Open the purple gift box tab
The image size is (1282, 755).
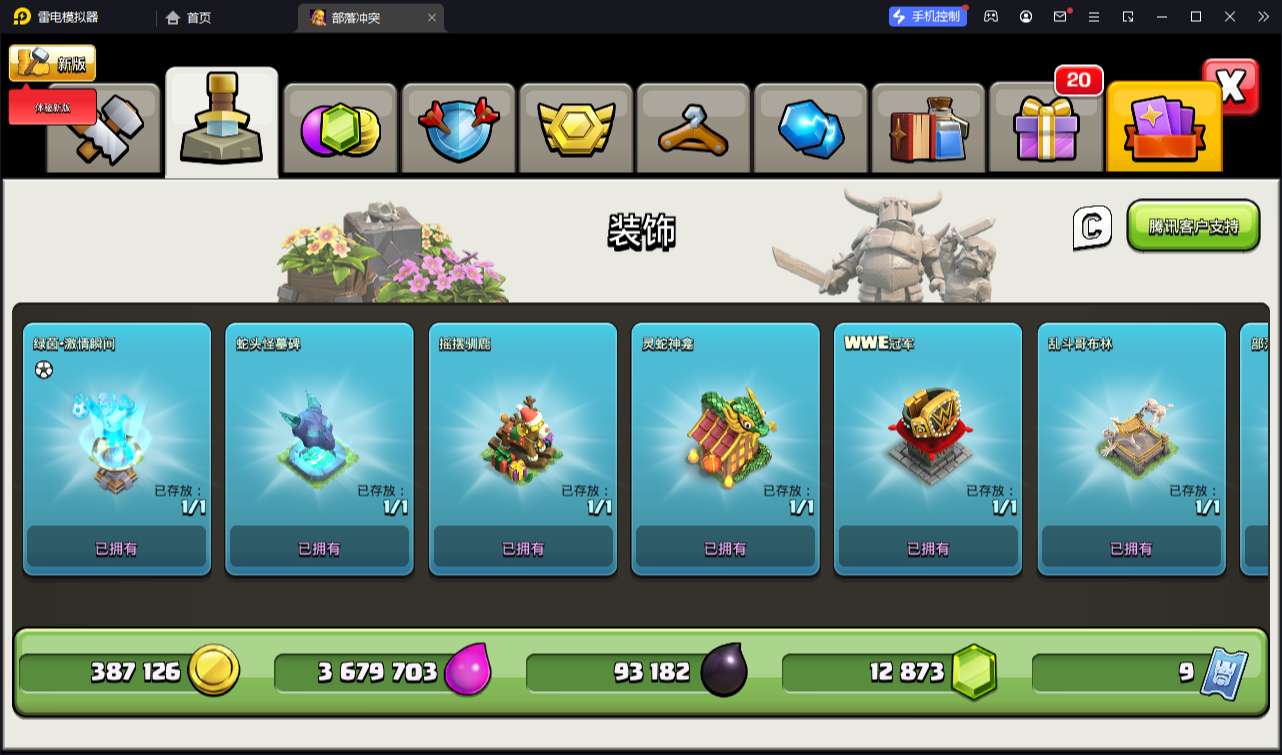(1045, 130)
